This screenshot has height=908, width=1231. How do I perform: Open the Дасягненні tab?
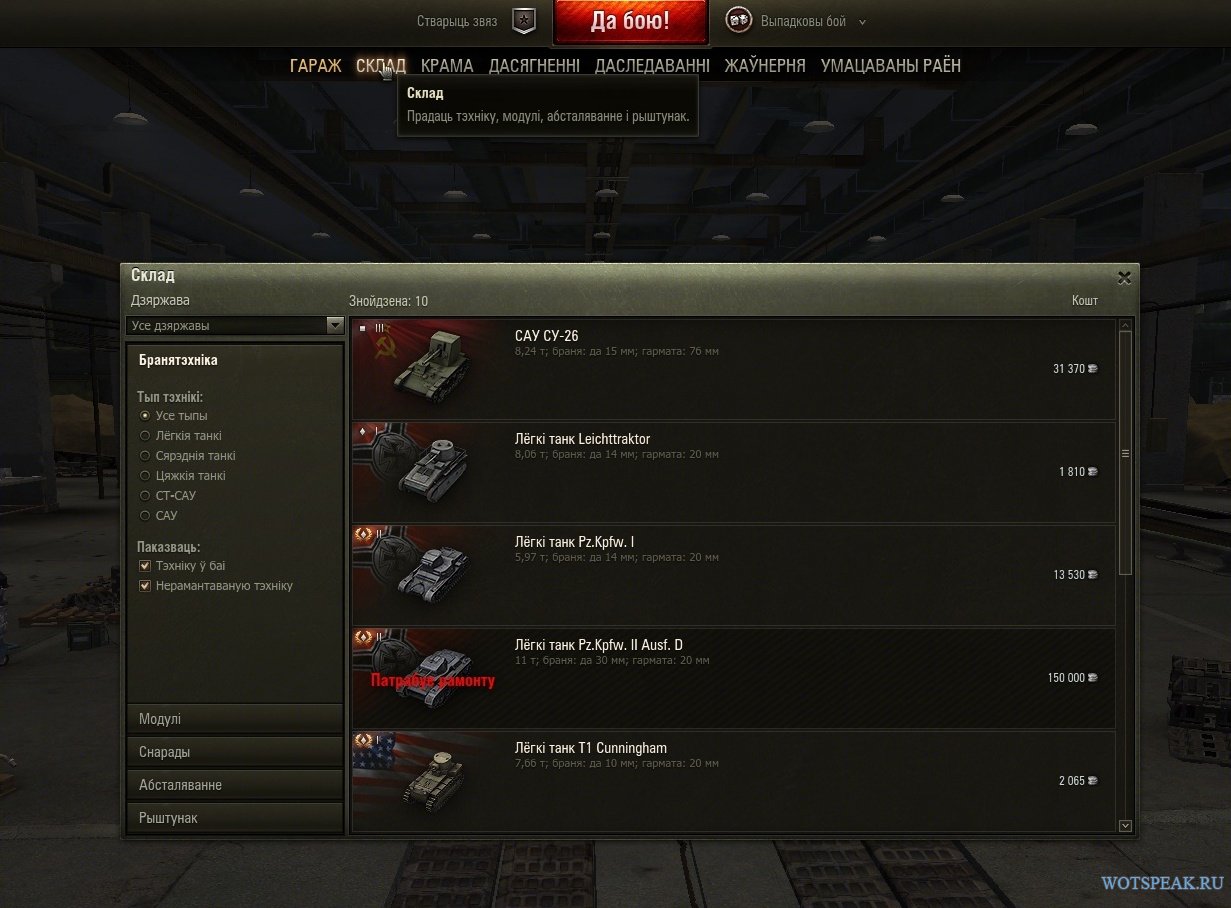(534, 66)
